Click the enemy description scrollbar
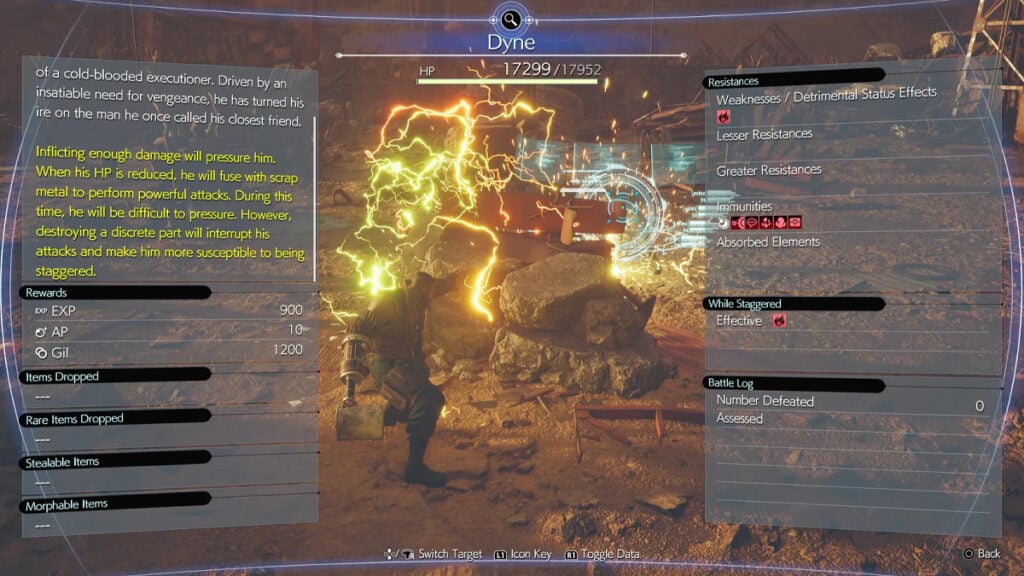Viewport: 1024px width, 576px height. click(315, 200)
